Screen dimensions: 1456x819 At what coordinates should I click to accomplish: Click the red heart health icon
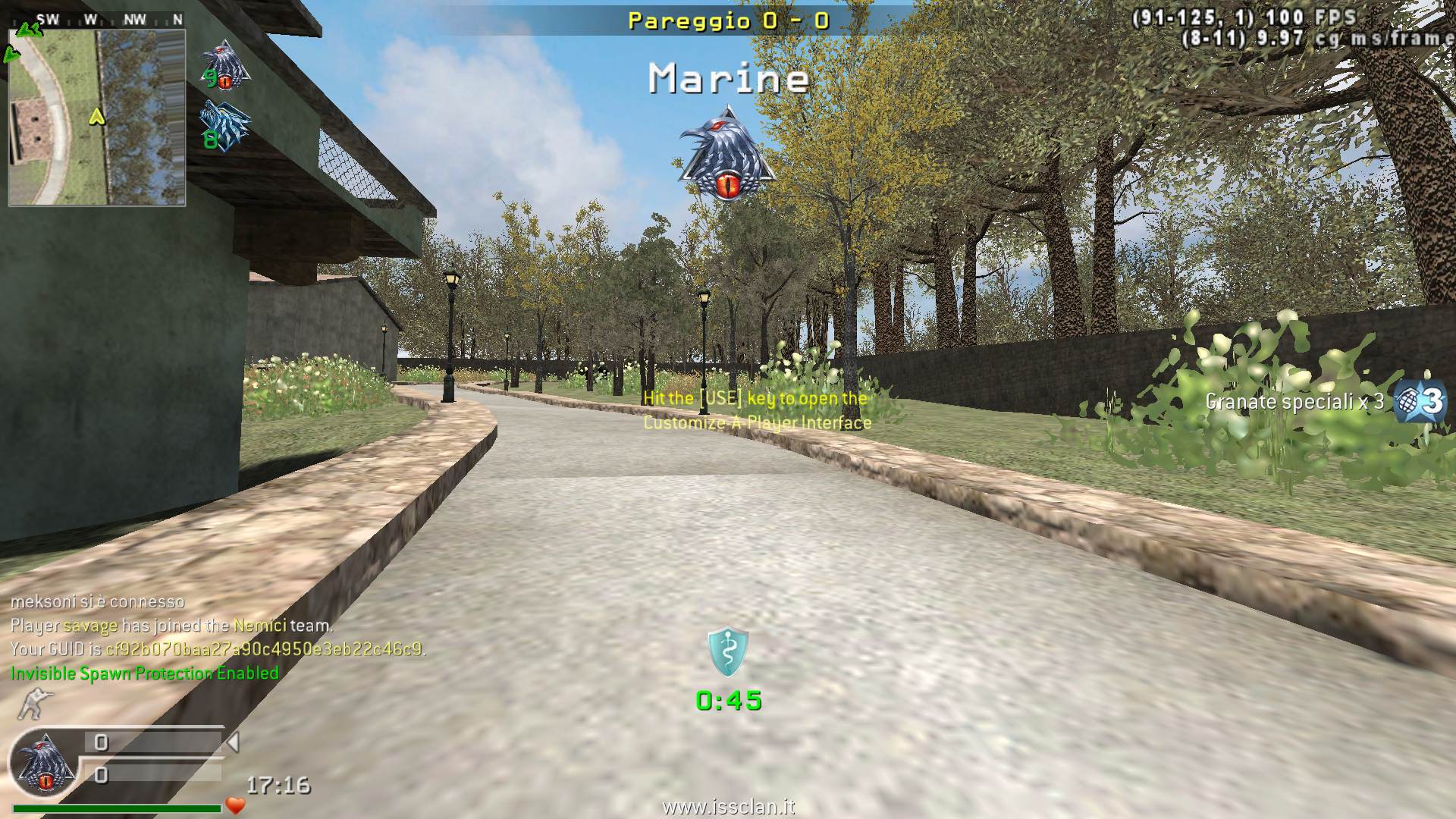pyautogui.click(x=236, y=805)
